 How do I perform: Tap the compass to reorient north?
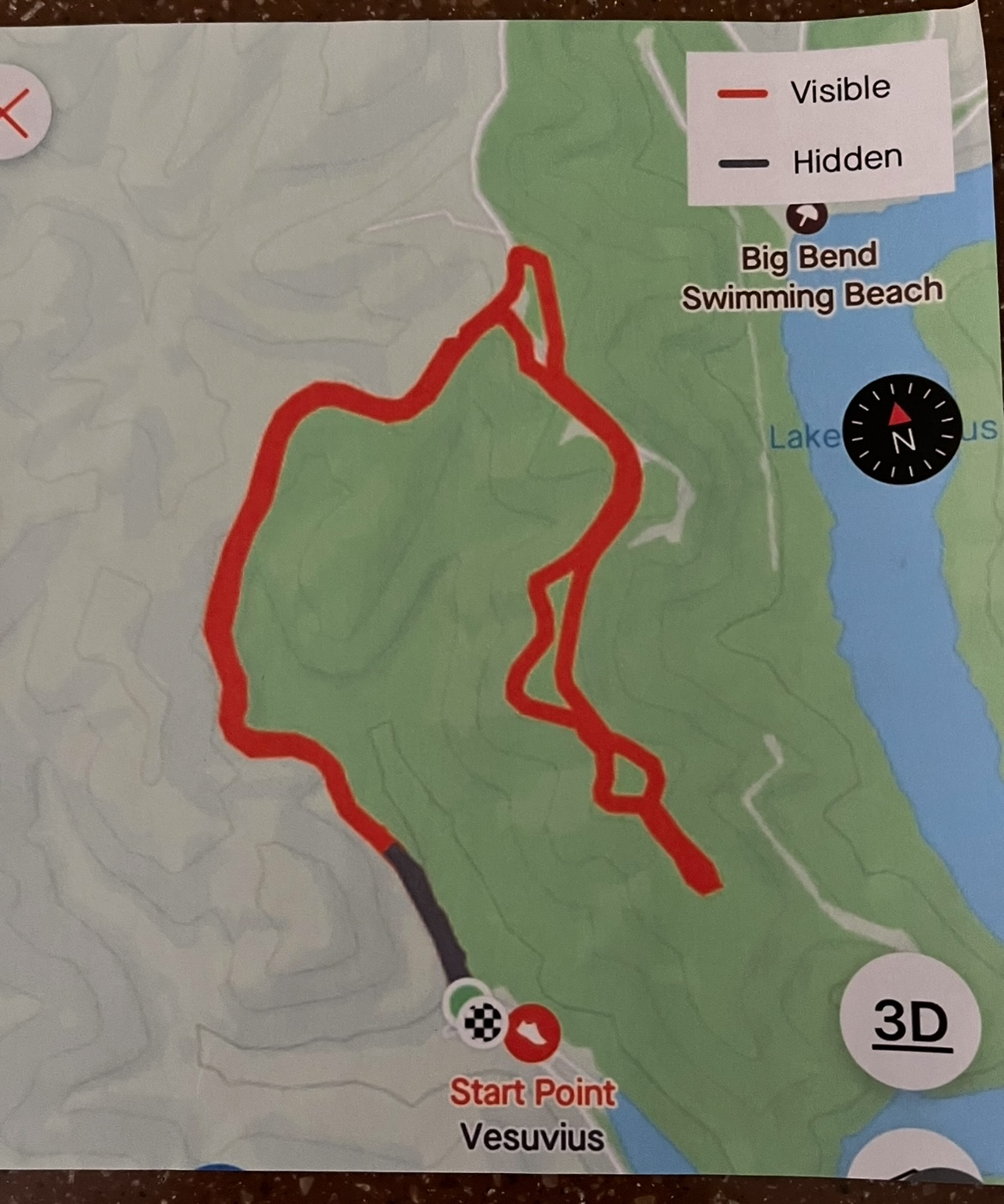[x=901, y=428]
